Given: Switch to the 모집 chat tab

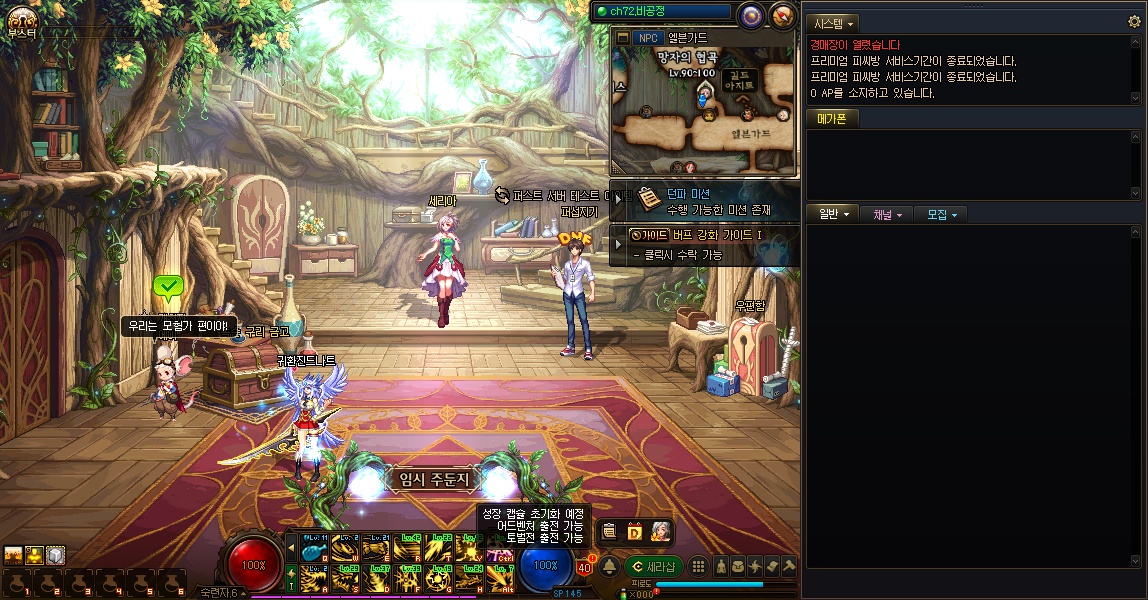Looking at the screenshot, I should tap(942, 214).
